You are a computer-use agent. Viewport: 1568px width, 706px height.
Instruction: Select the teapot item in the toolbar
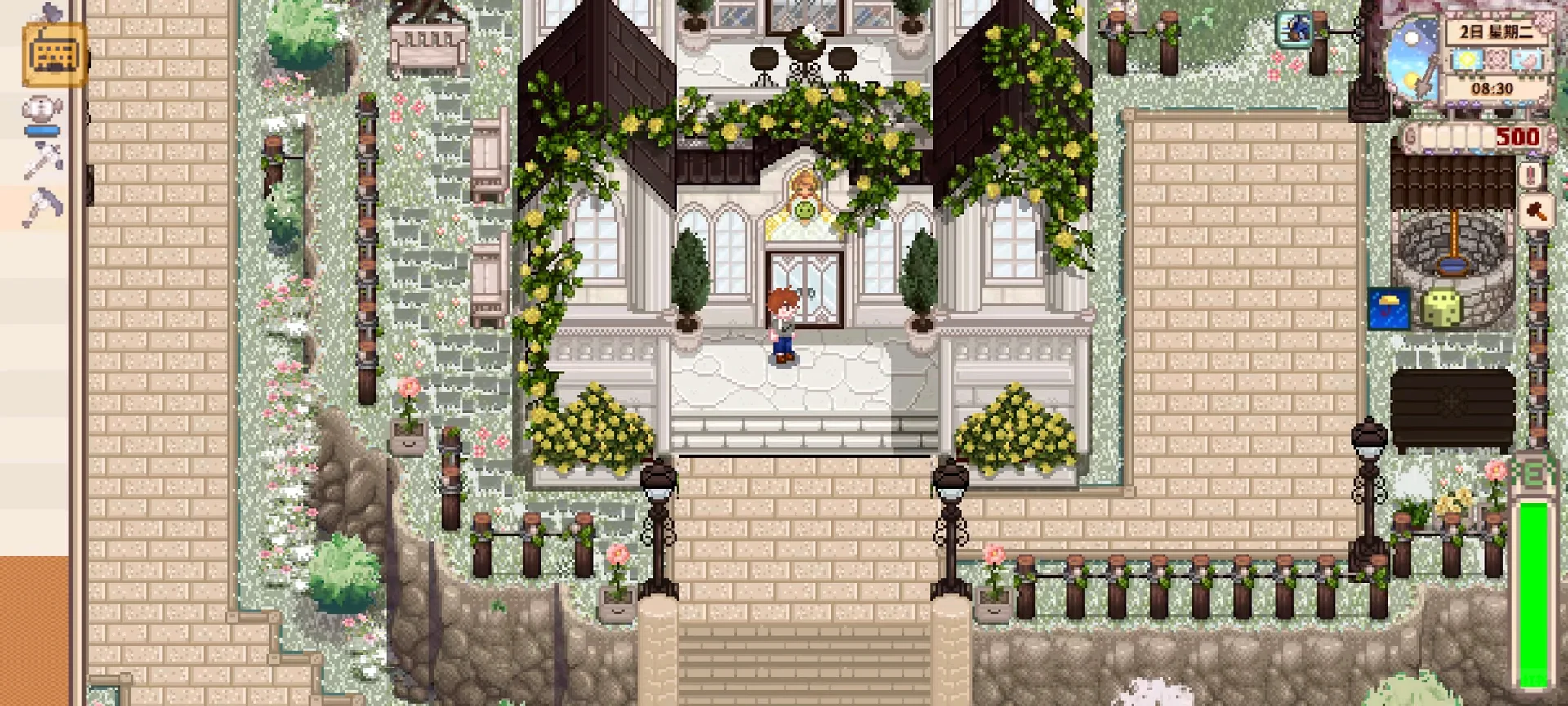(x=42, y=109)
